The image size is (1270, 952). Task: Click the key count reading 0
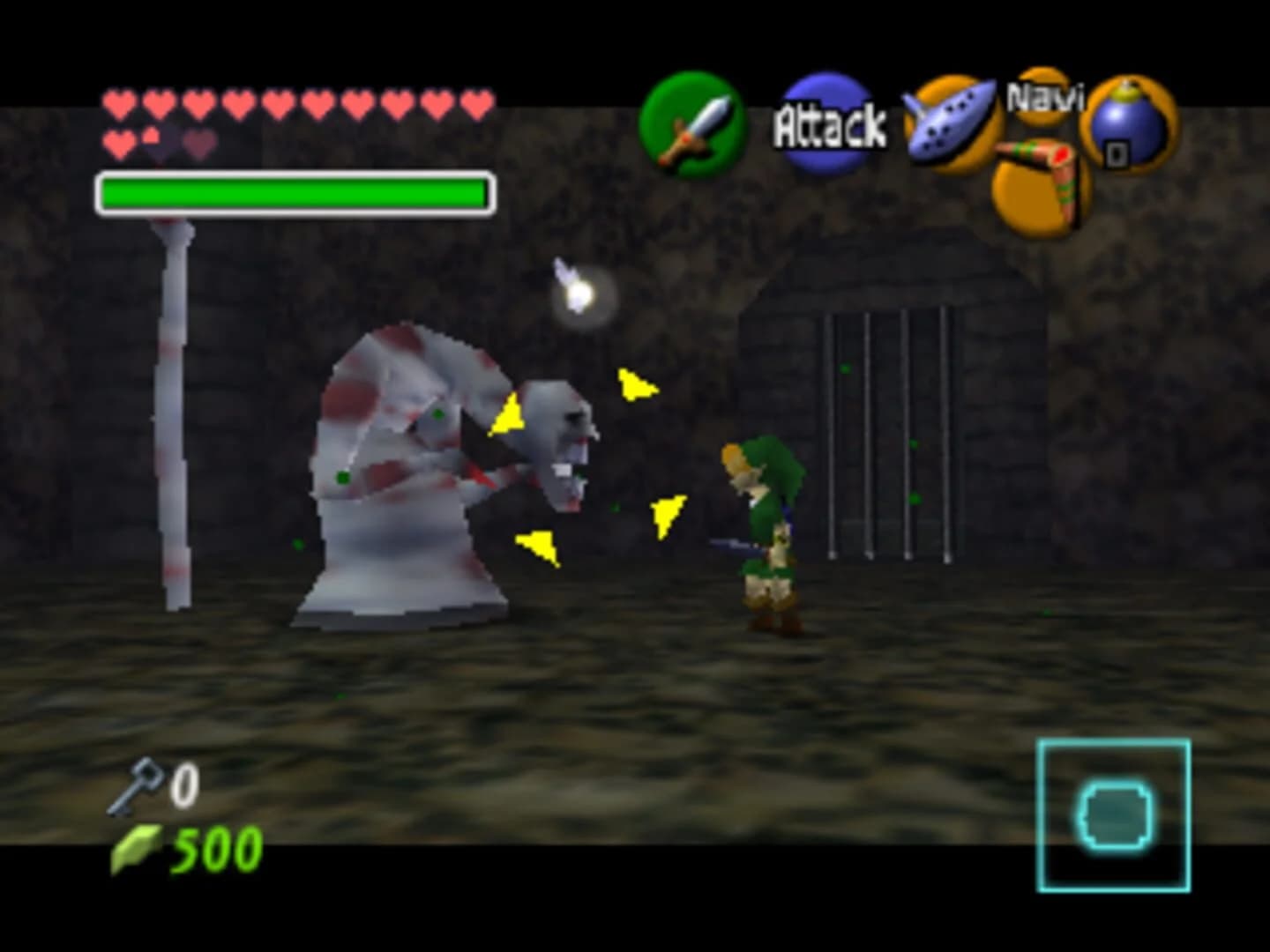(x=183, y=783)
